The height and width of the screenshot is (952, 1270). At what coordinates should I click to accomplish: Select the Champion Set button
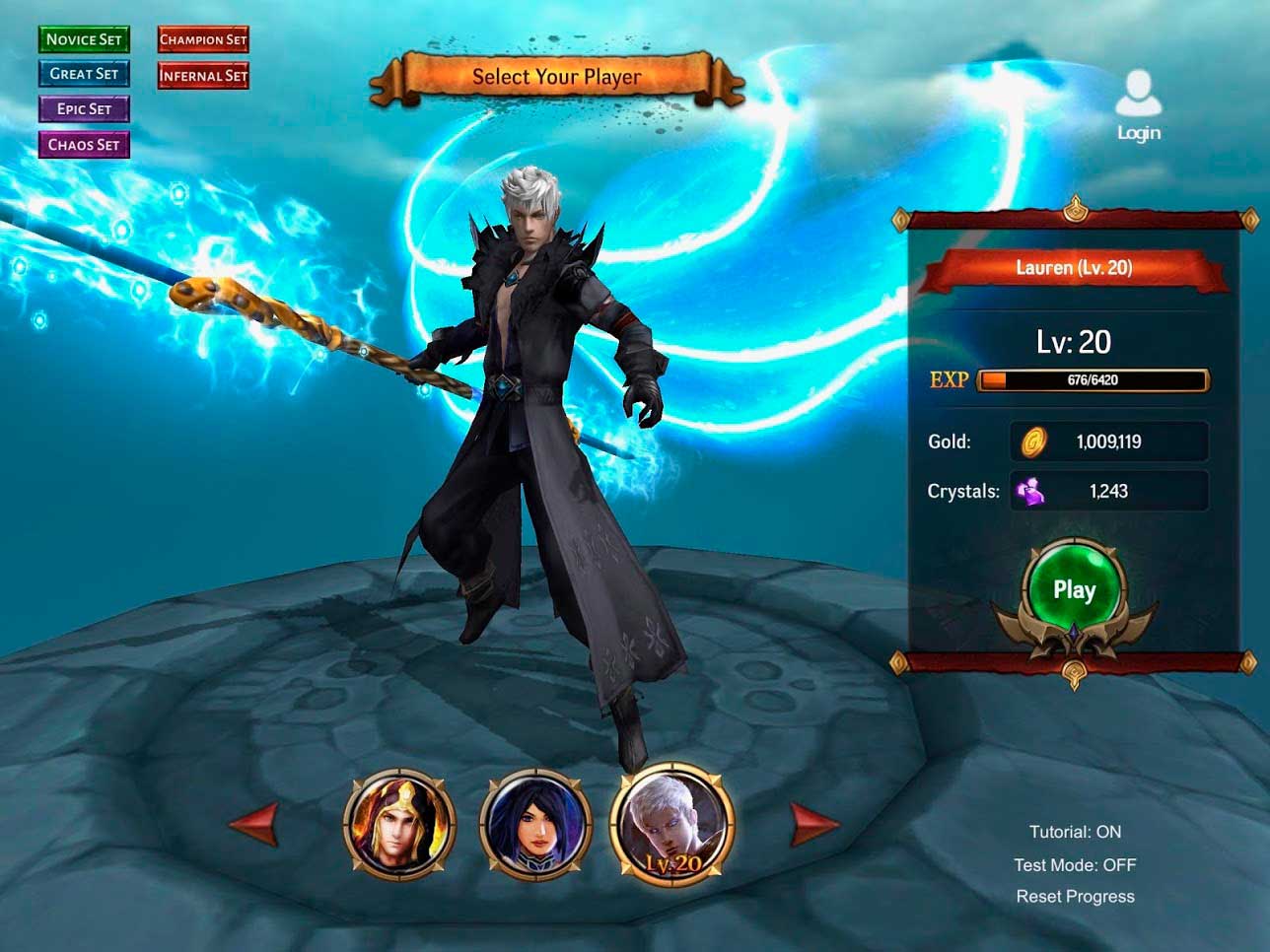coord(203,39)
